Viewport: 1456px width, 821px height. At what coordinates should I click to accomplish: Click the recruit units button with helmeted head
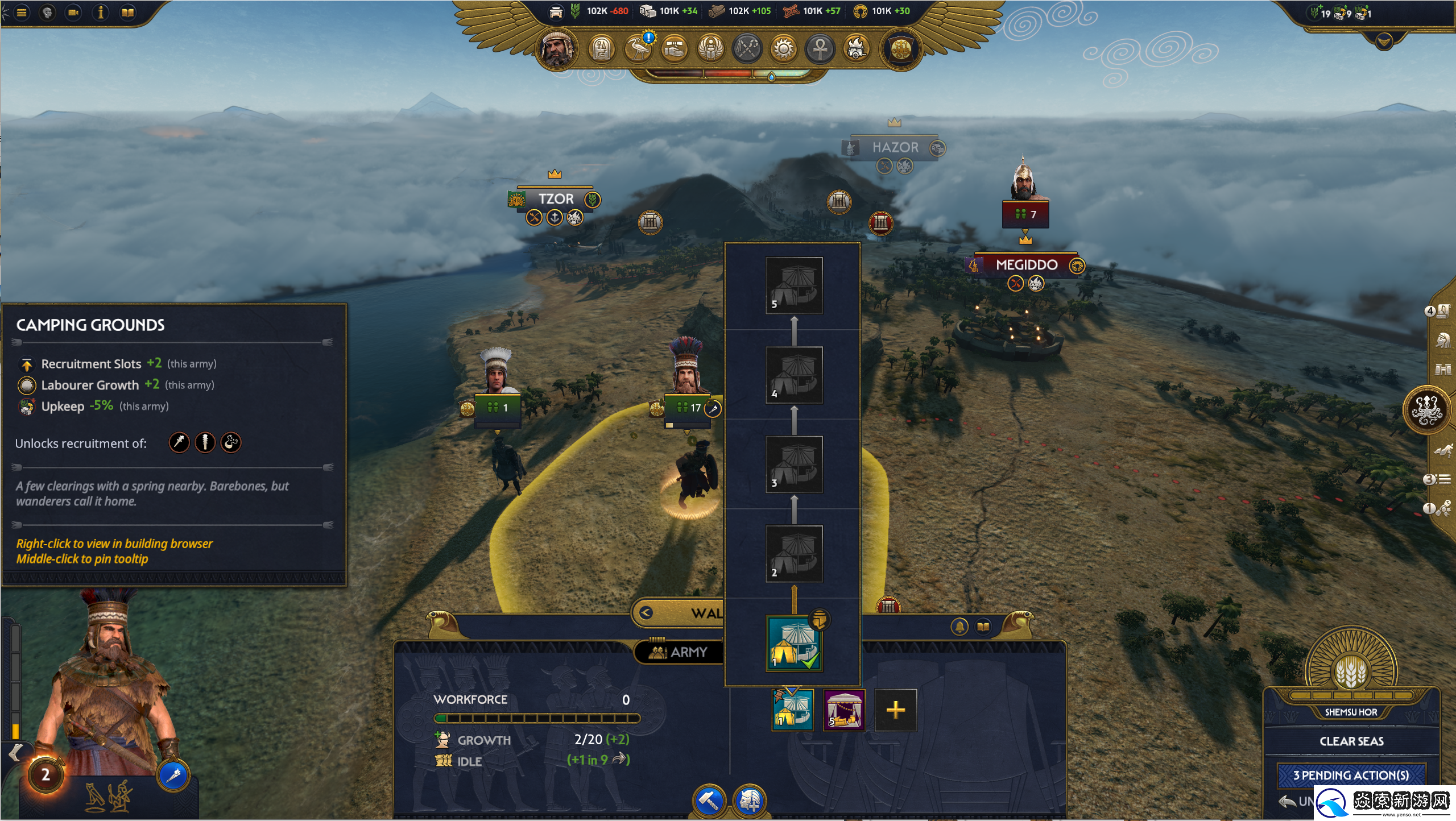[750, 801]
